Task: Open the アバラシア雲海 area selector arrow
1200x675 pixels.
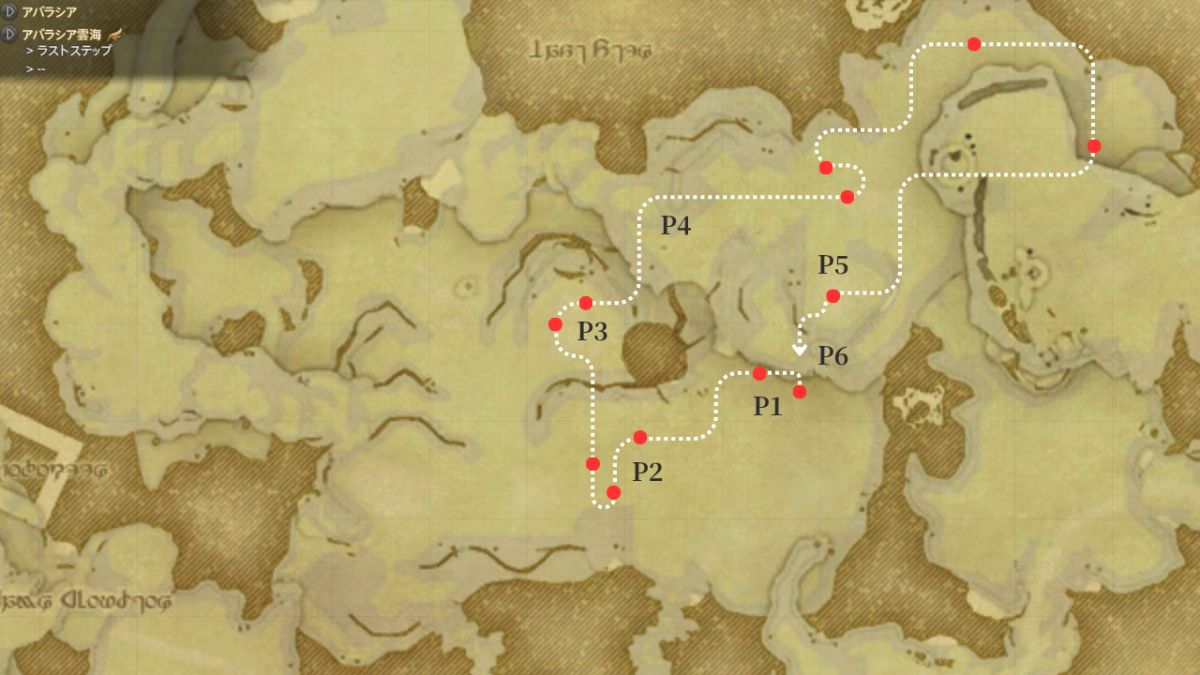Action: point(10,33)
